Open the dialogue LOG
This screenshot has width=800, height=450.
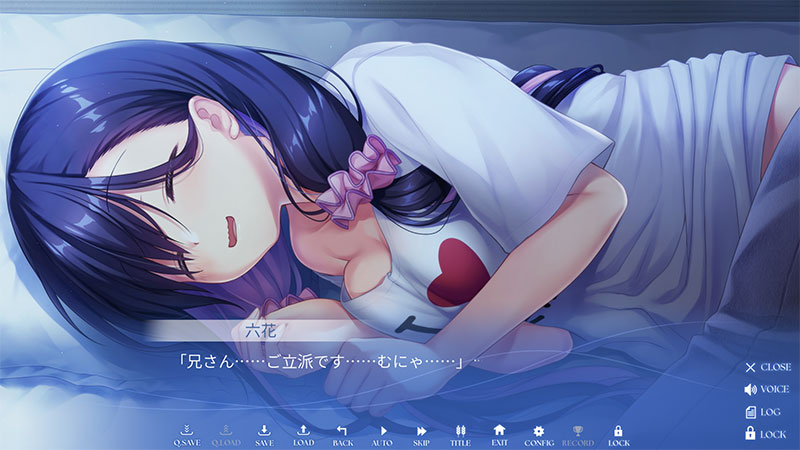(767, 411)
